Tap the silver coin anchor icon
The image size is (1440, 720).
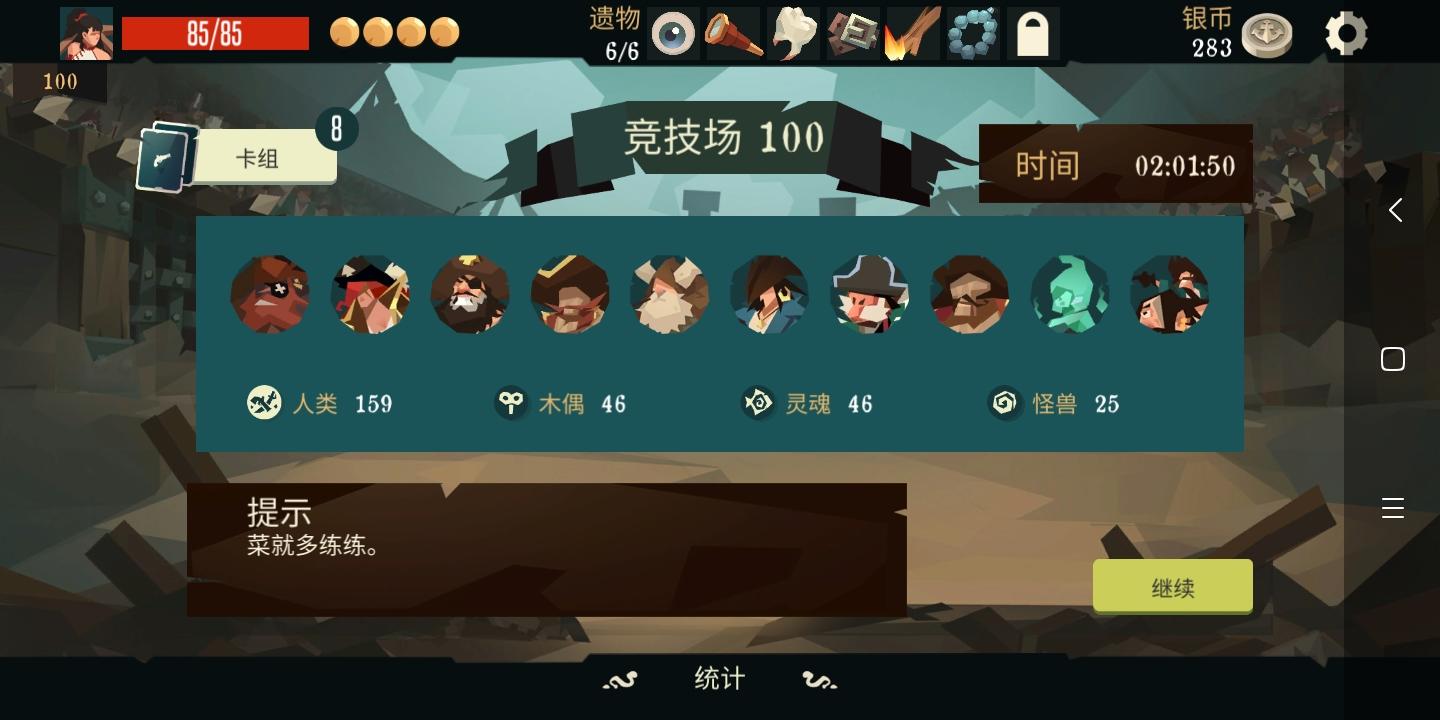click(x=1268, y=33)
